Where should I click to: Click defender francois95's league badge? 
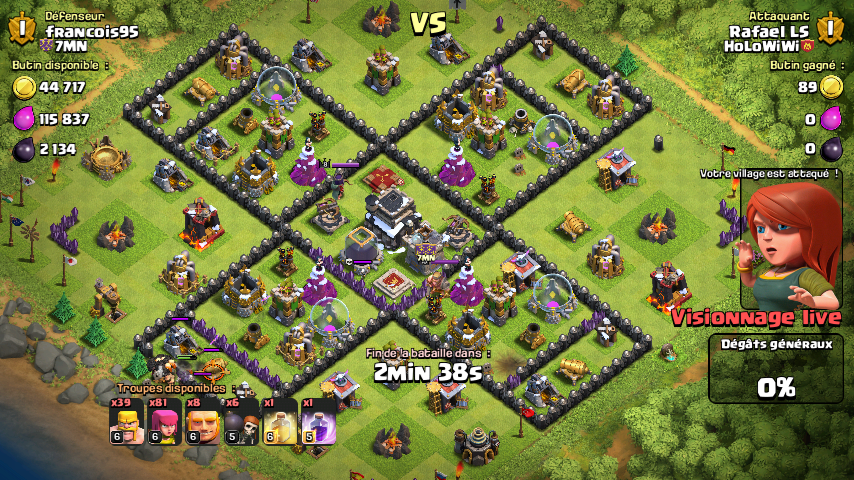click(x=22, y=28)
